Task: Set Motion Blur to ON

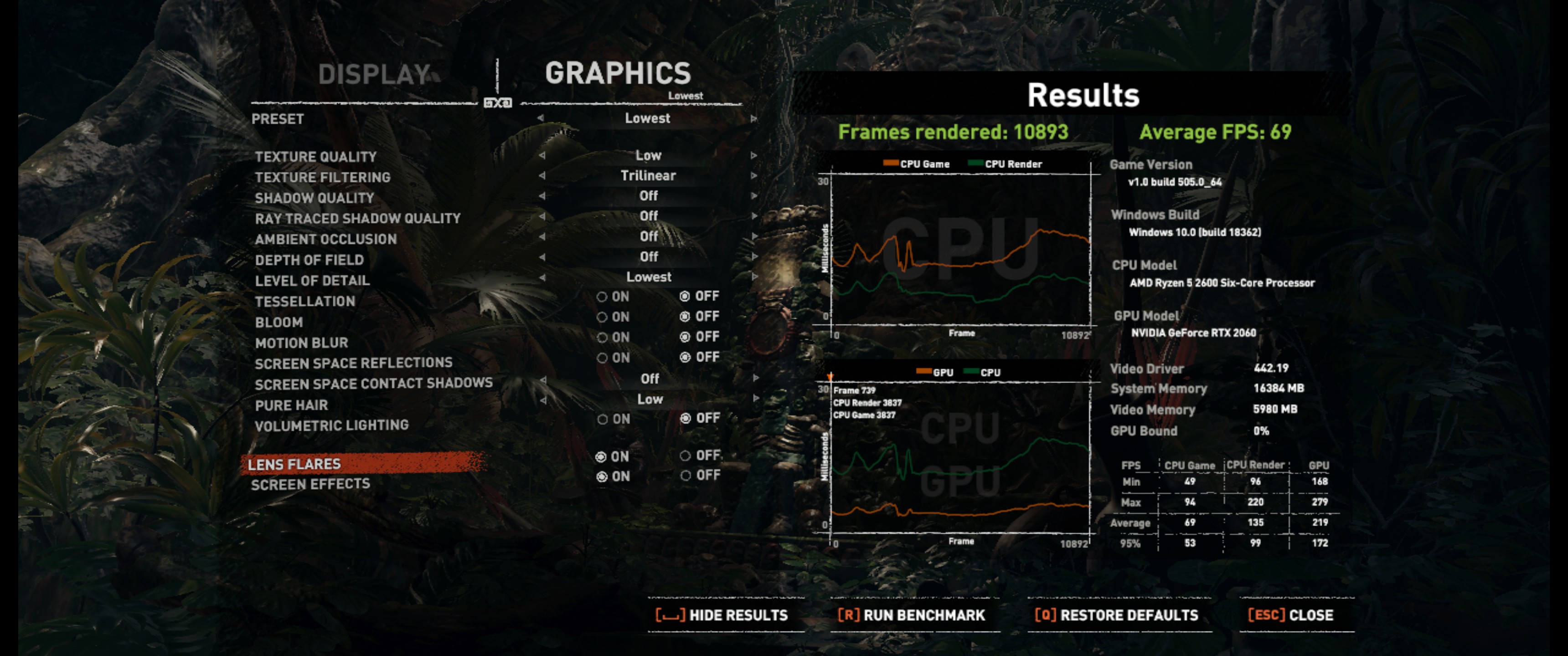Action: point(613,337)
